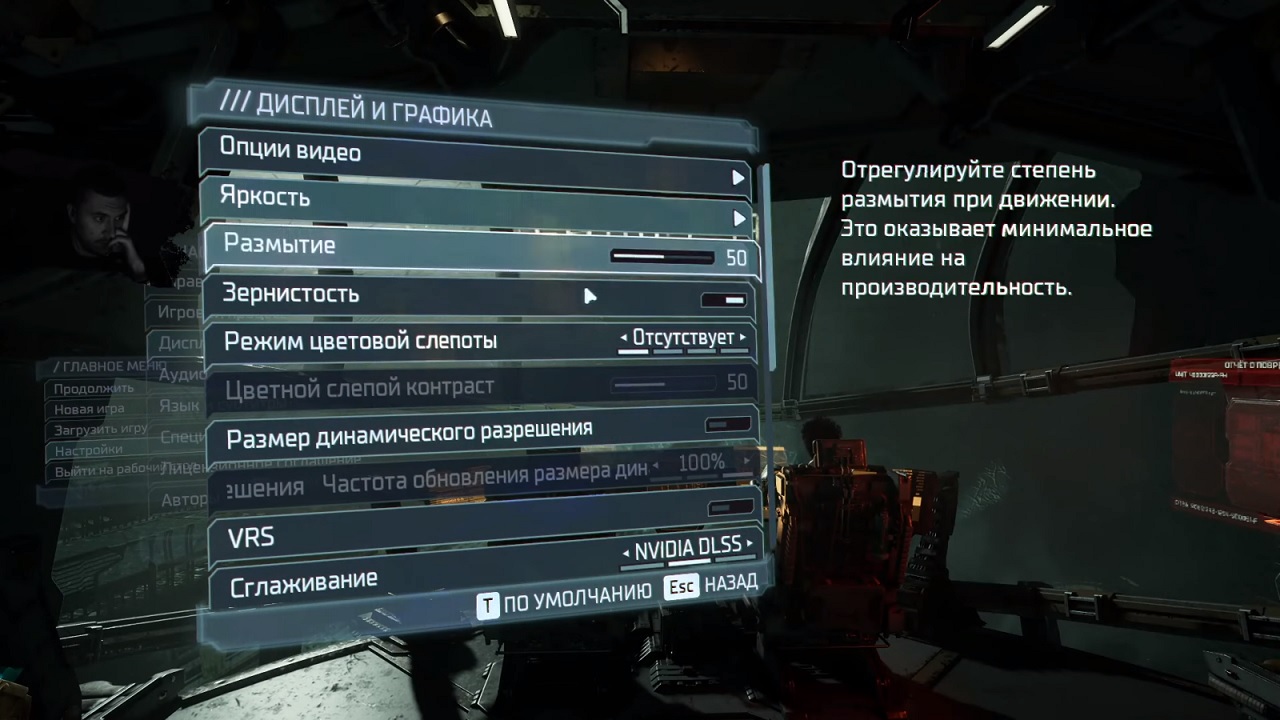Viewport: 1280px width, 720px height.
Task: Toggle the VRS setting
Action: [731, 507]
